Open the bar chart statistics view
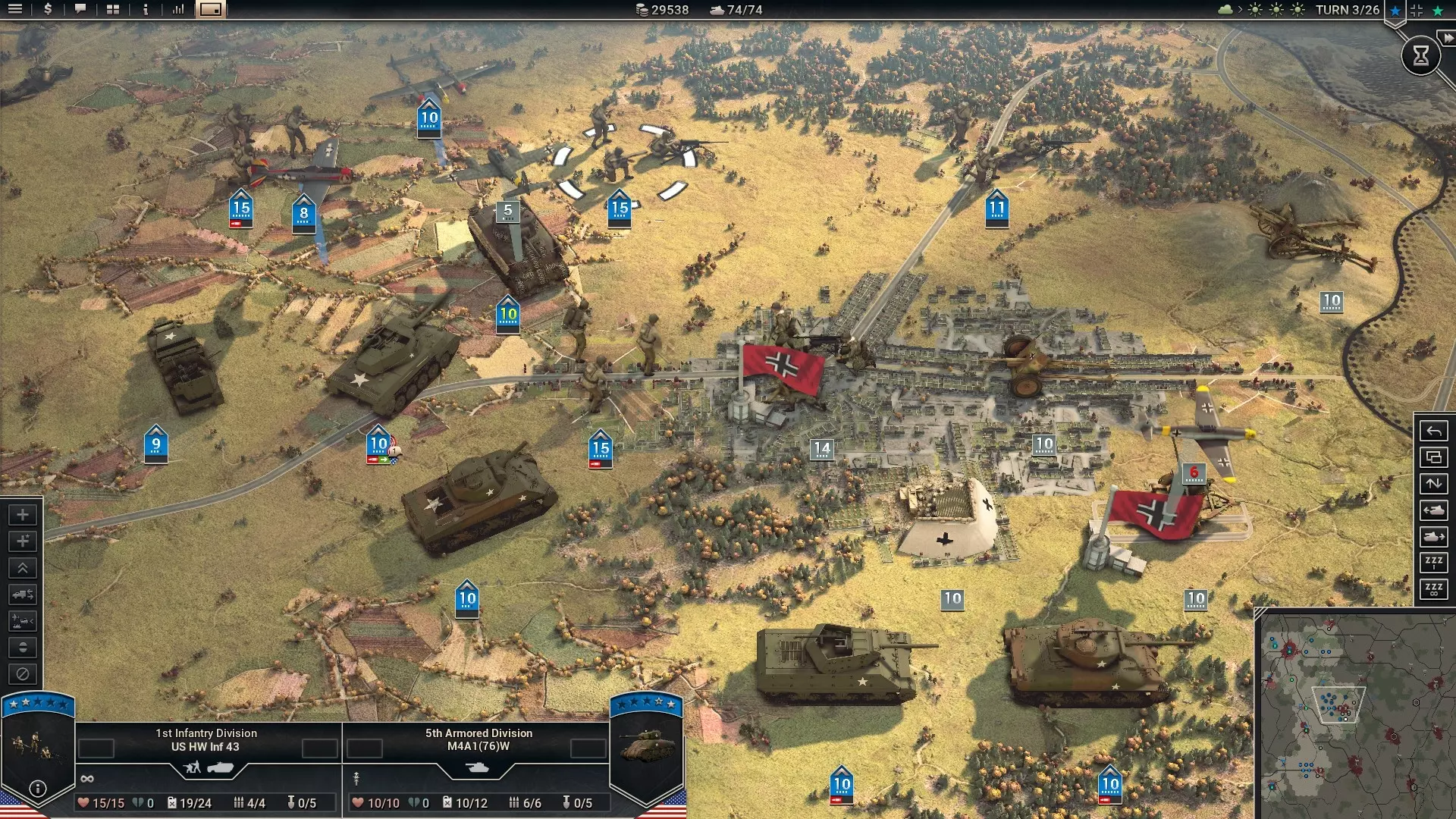This screenshot has width=1456, height=819. tap(178, 10)
